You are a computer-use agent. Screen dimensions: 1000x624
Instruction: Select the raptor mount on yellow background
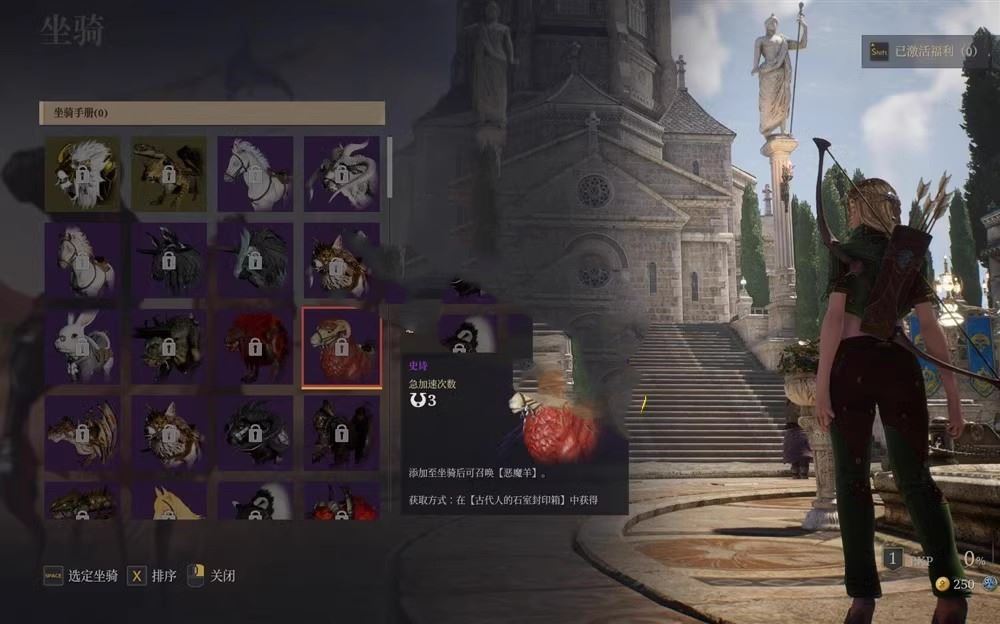[169, 173]
